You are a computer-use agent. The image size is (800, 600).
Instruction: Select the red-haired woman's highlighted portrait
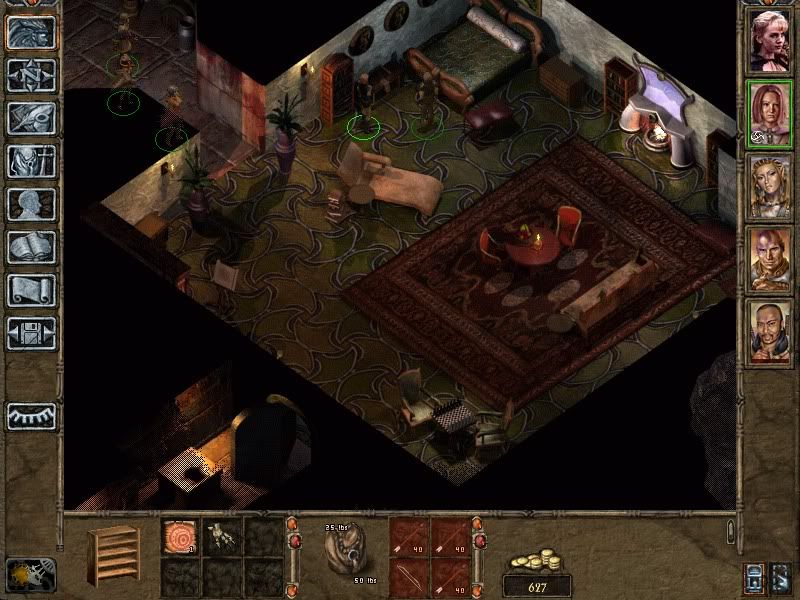769,113
